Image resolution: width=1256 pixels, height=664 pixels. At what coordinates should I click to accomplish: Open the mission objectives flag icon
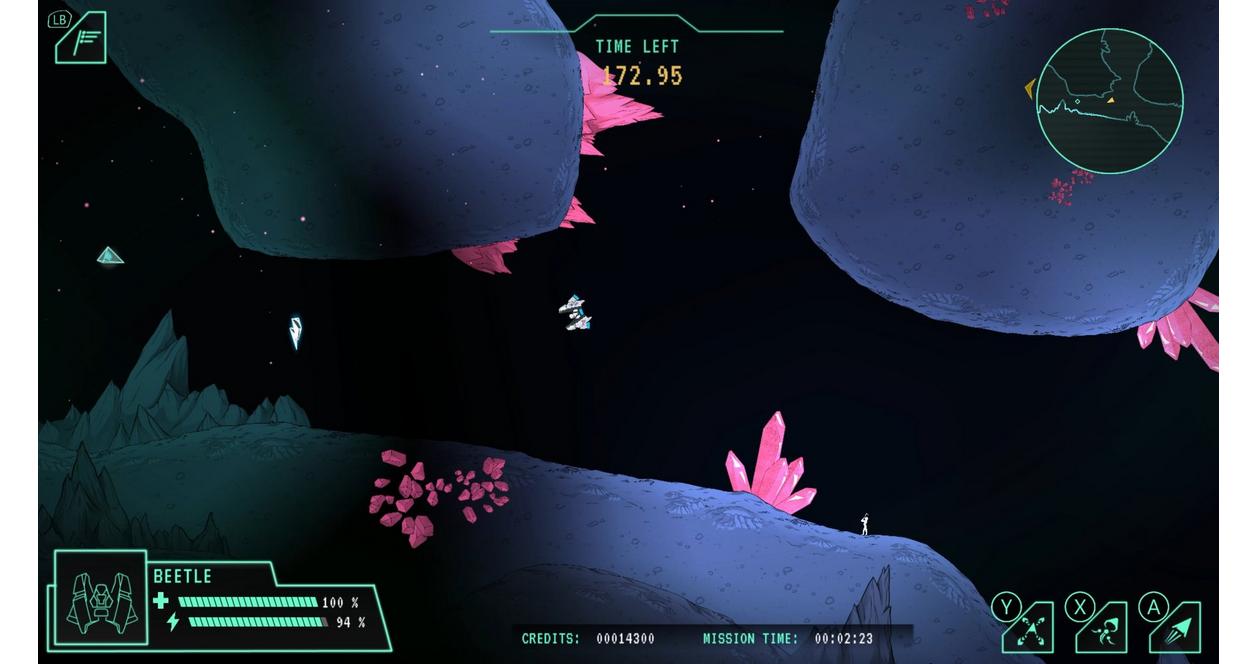click(82, 40)
